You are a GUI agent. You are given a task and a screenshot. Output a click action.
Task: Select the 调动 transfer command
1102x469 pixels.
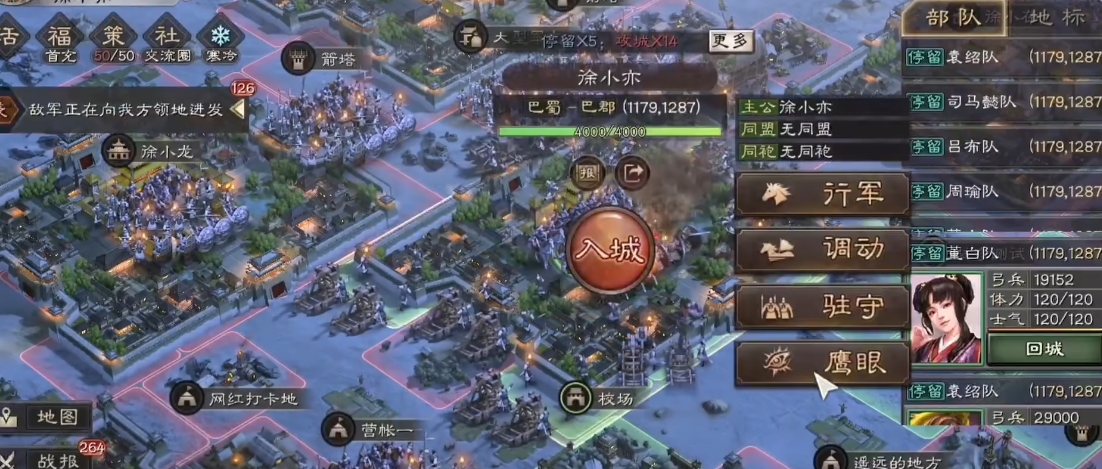pyautogui.click(x=823, y=250)
